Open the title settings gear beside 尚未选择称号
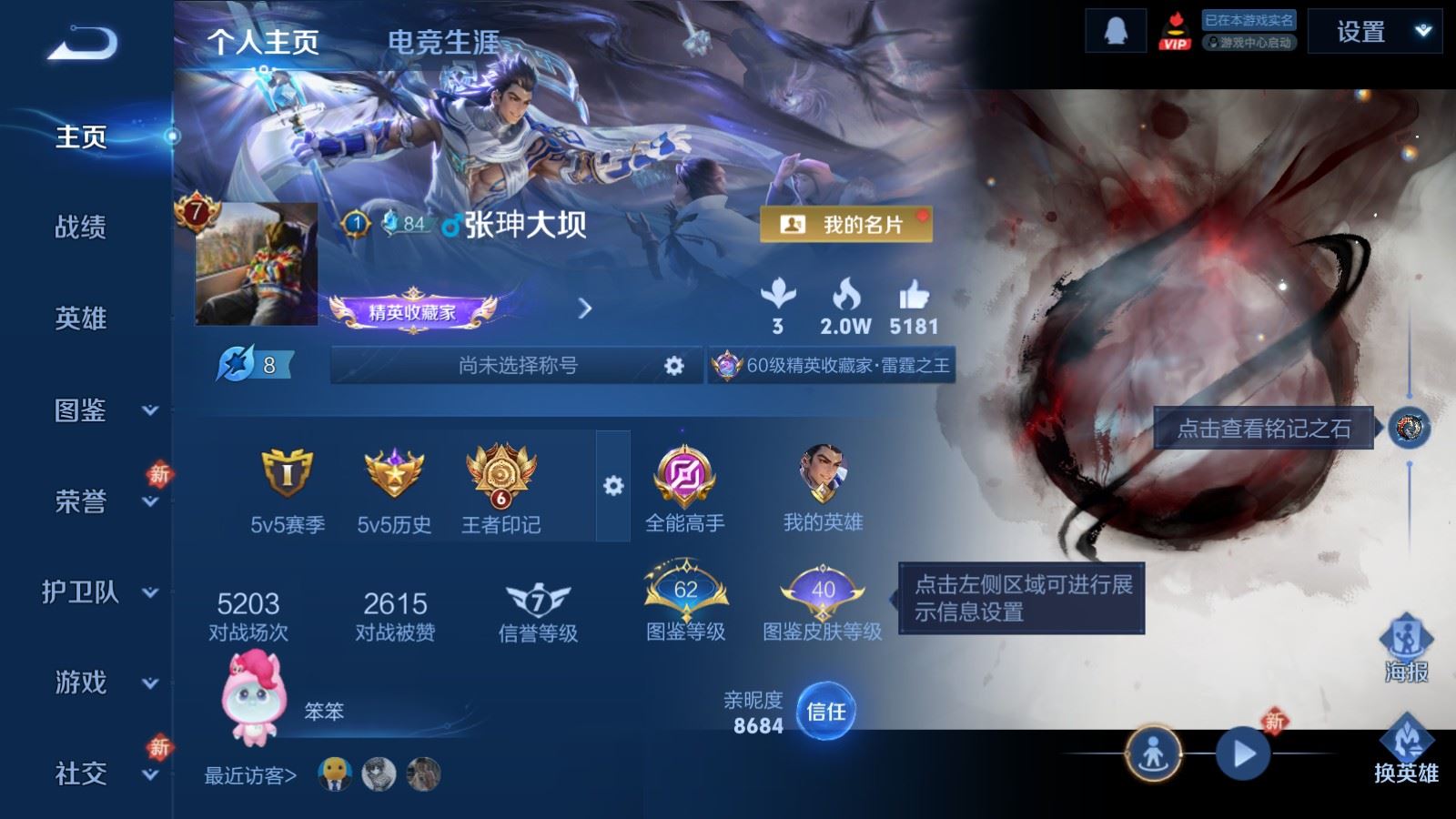 [x=673, y=365]
